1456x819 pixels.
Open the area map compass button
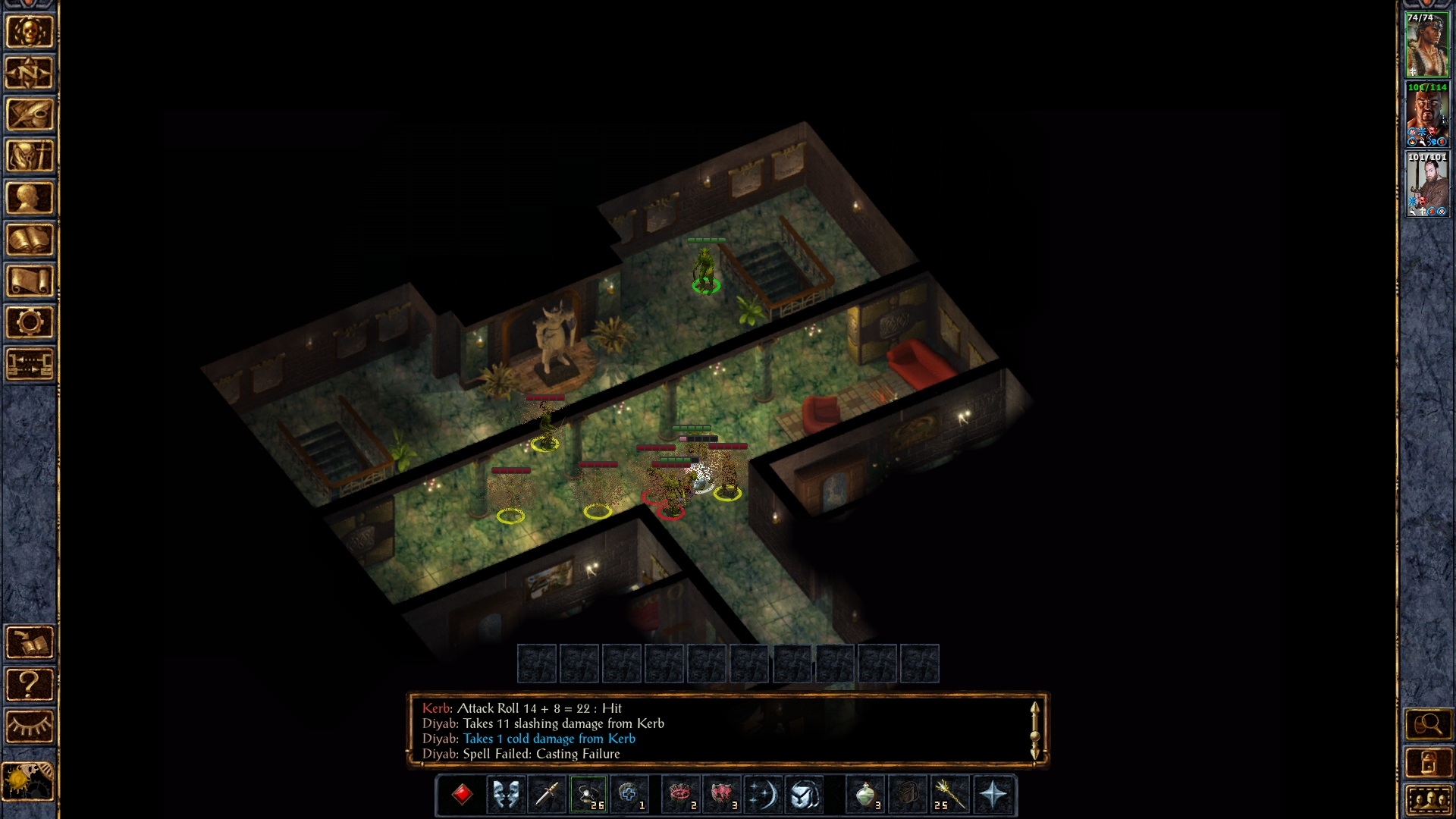pyautogui.click(x=30, y=74)
